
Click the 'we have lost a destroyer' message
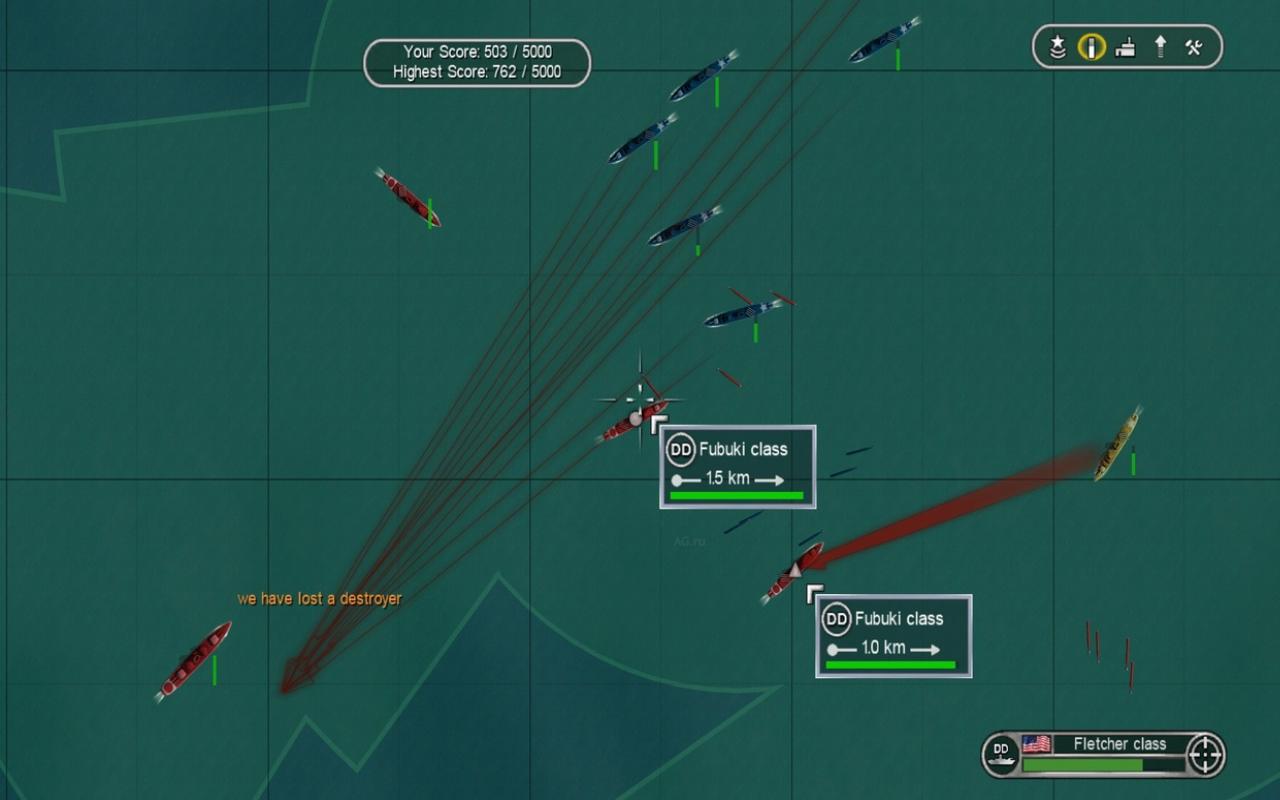pyautogui.click(x=318, y=599)
